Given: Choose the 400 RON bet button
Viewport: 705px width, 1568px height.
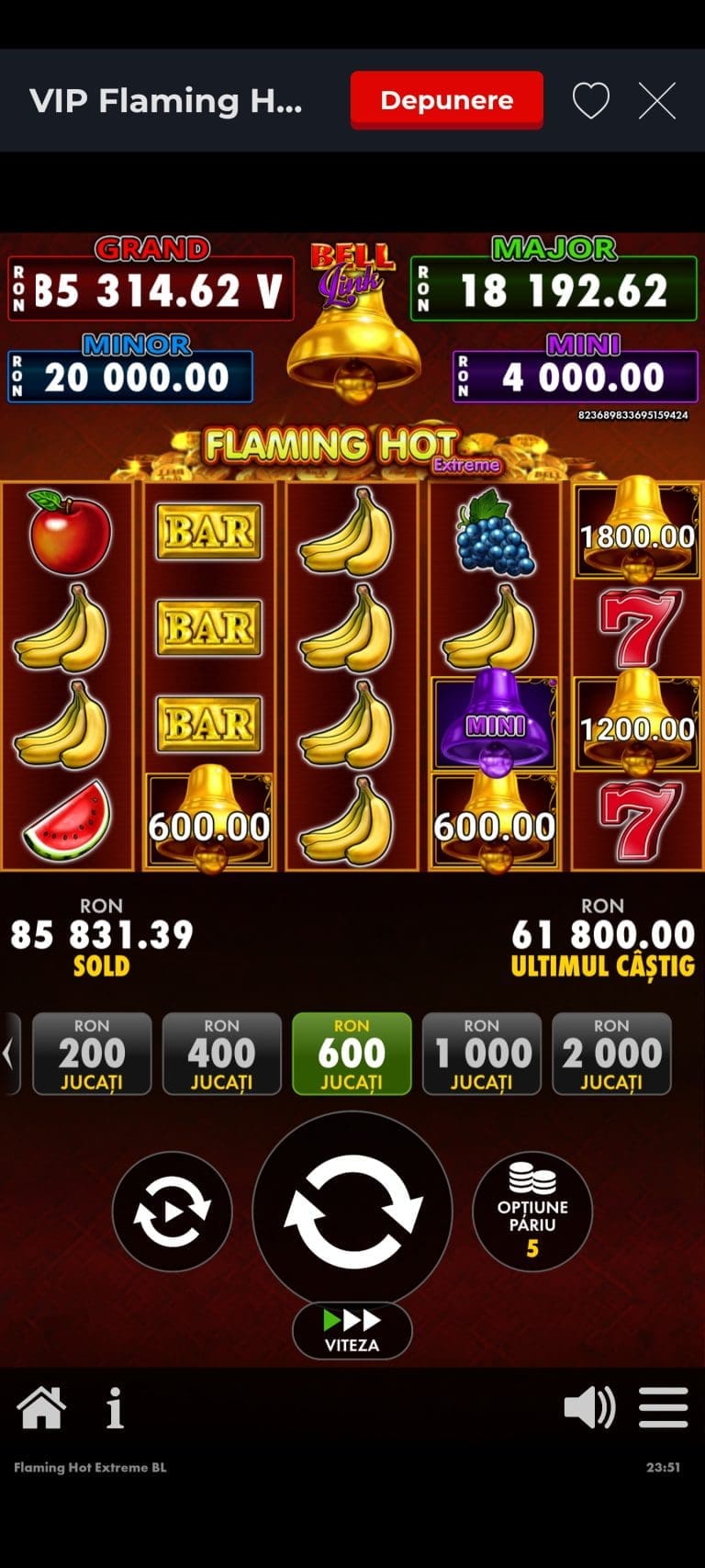Looking at the screenshot, I should pos(221,1053).
